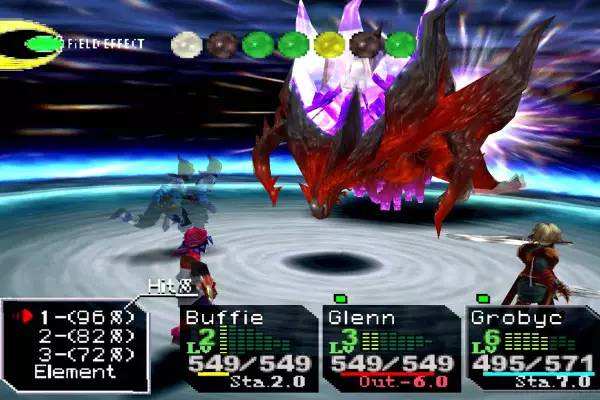
Task: Select Buffie's character status panel
Action: coord(246,347)
